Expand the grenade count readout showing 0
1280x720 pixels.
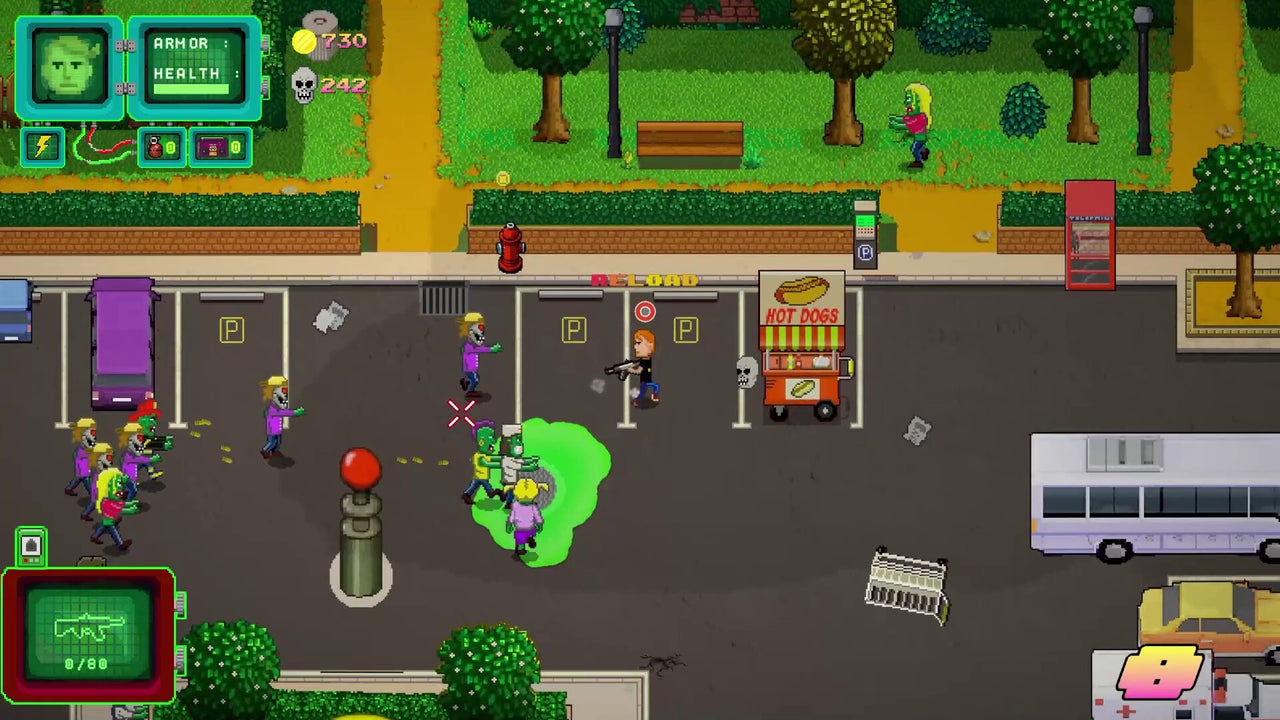coord(170,147)
